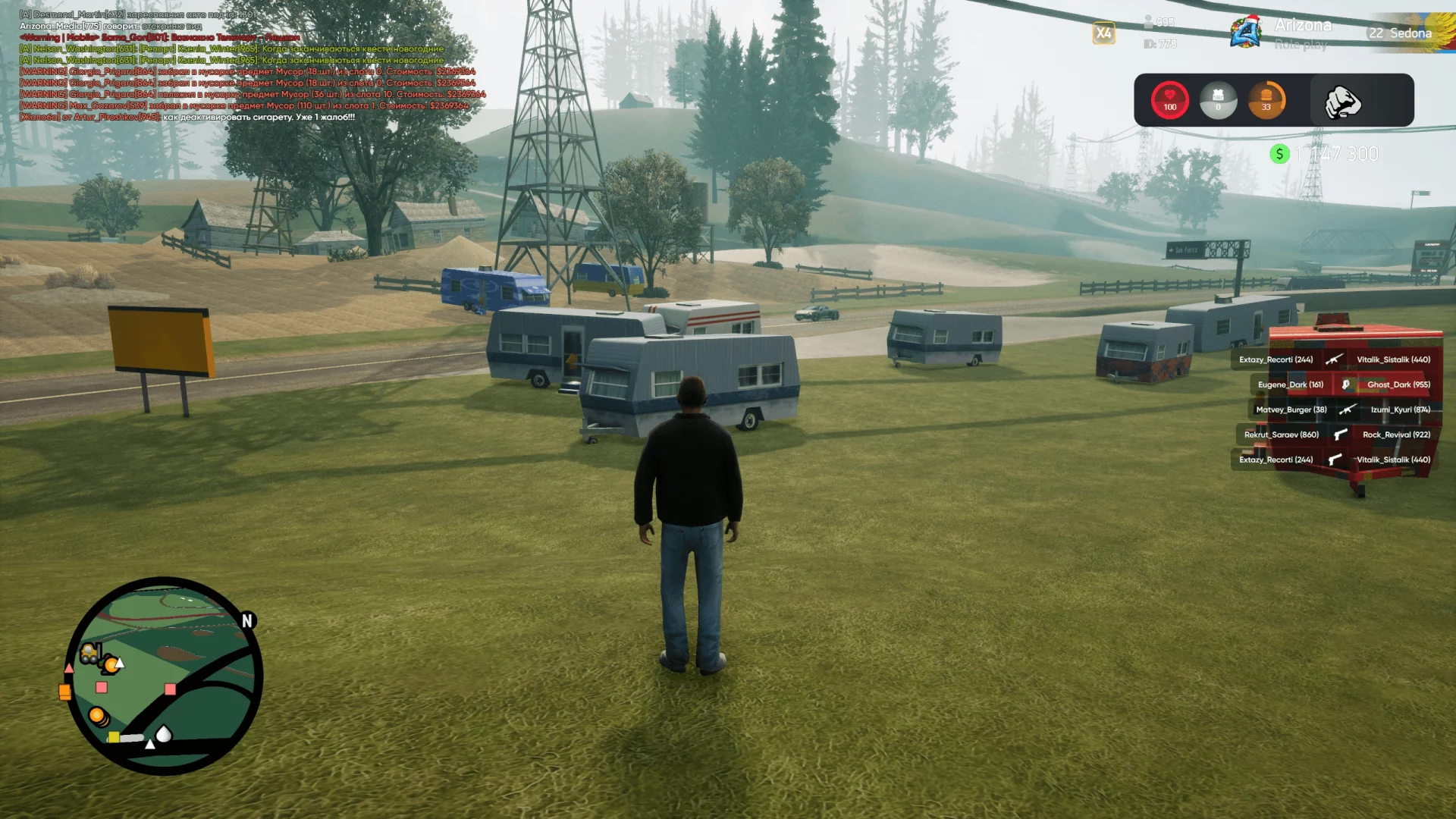This screenshot has height=819, width=1456.
Task: Click the X4 bonus badge
Action: pos(1103,33)
